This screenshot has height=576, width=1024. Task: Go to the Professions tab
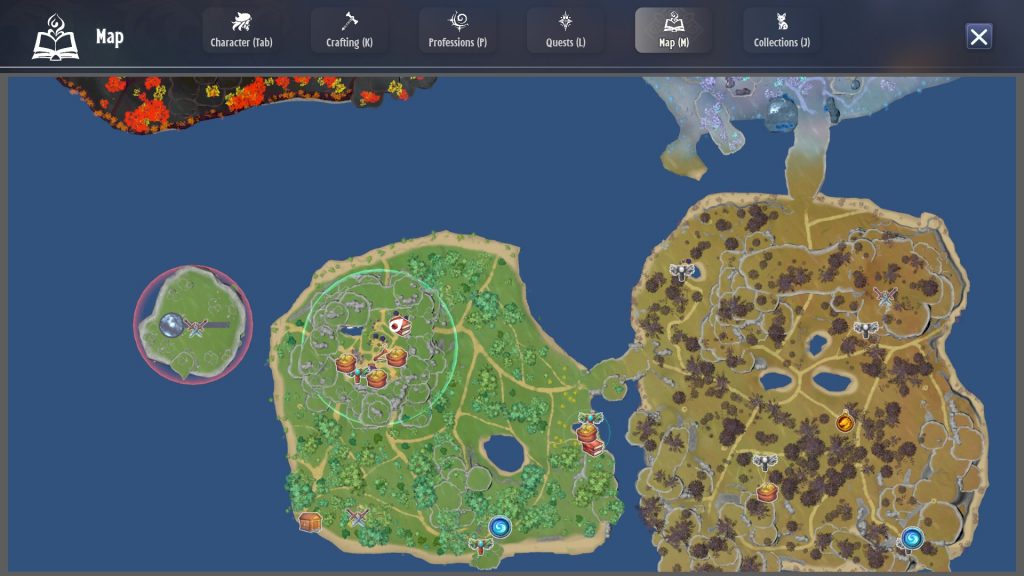457,30
